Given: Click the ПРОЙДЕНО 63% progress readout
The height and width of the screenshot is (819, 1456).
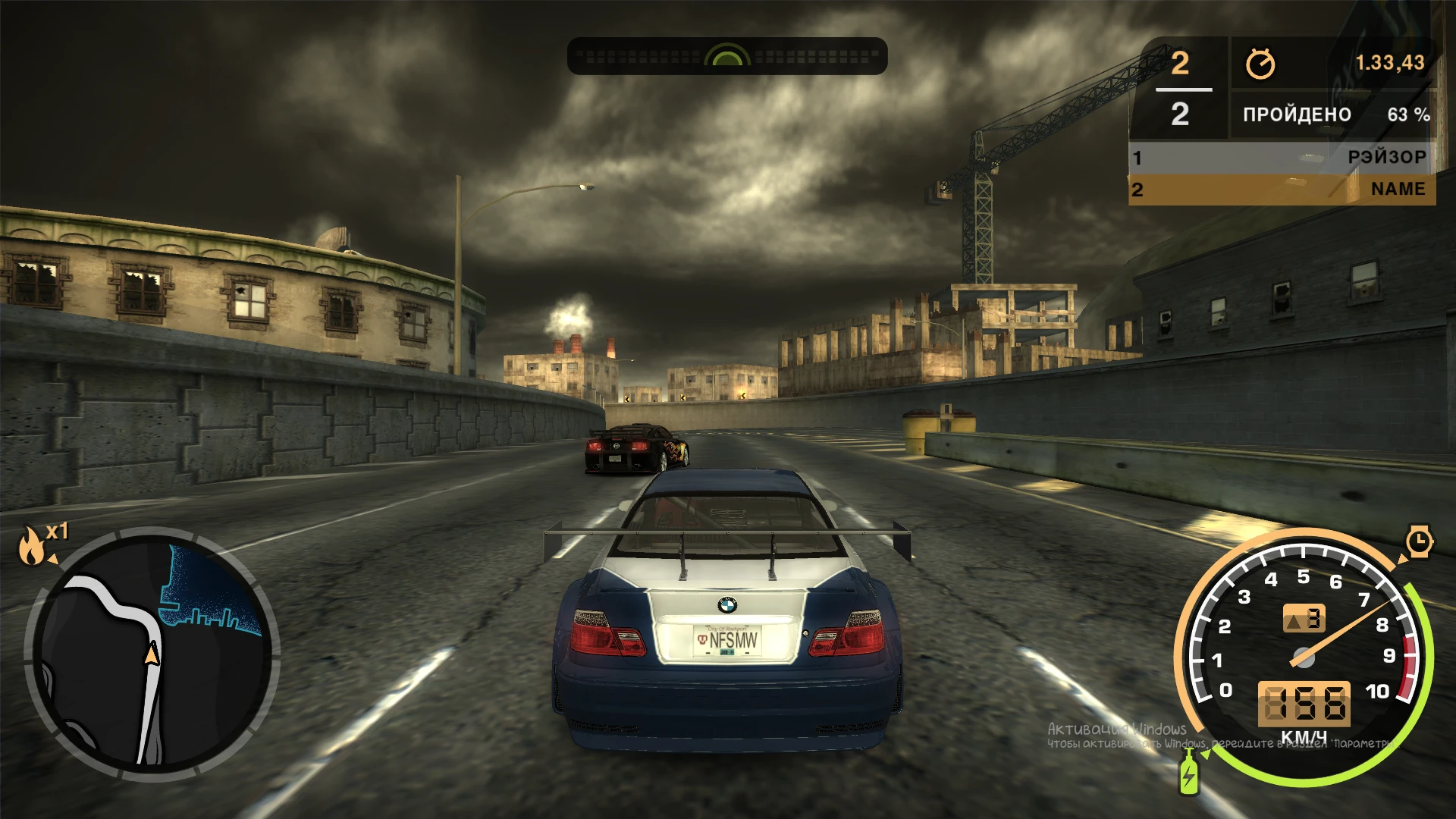Looking at the screenshot, I should click(x=1335, y=115).
